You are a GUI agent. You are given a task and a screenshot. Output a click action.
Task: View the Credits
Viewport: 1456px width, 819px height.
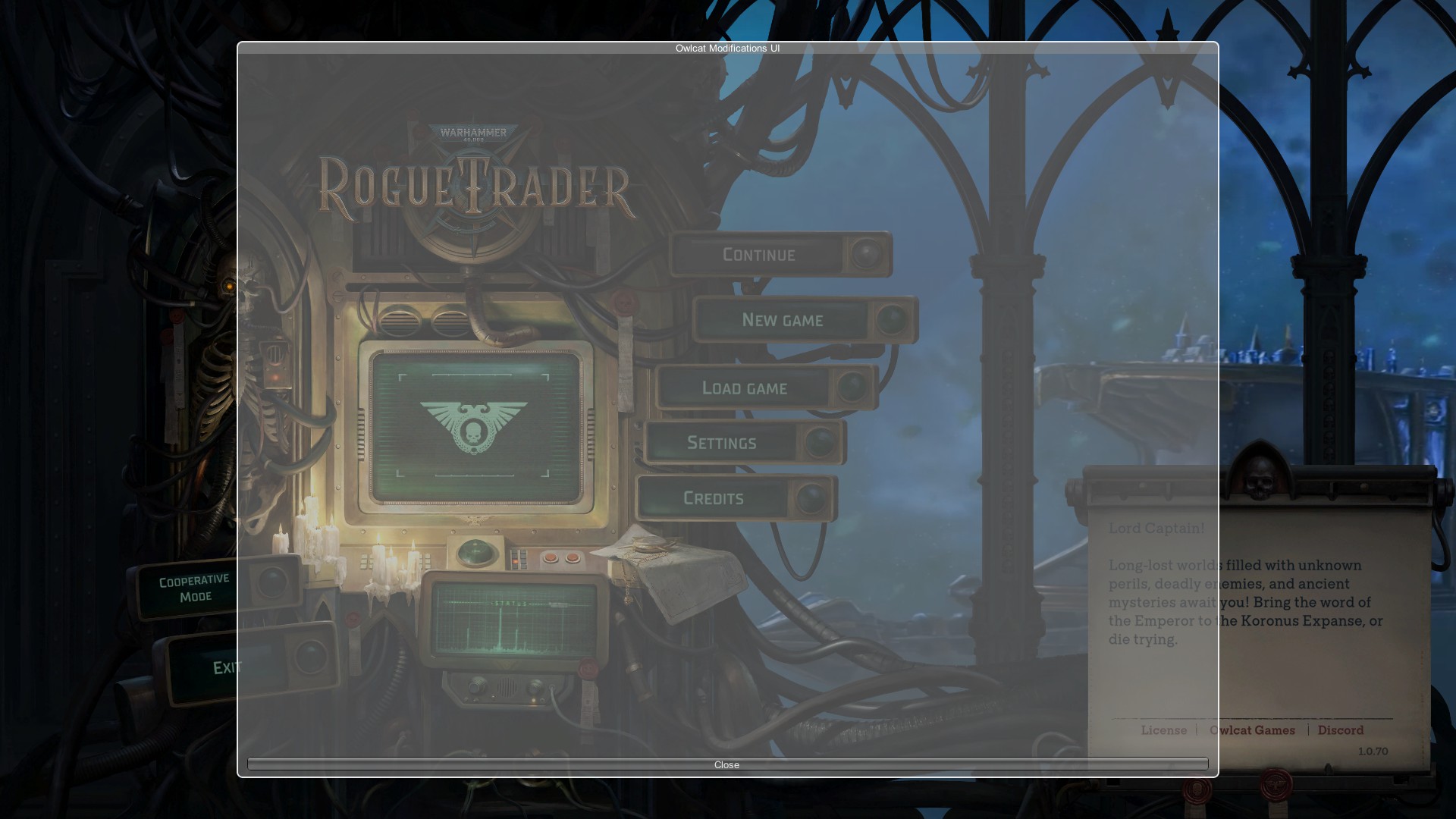click(x=714, y=498)
